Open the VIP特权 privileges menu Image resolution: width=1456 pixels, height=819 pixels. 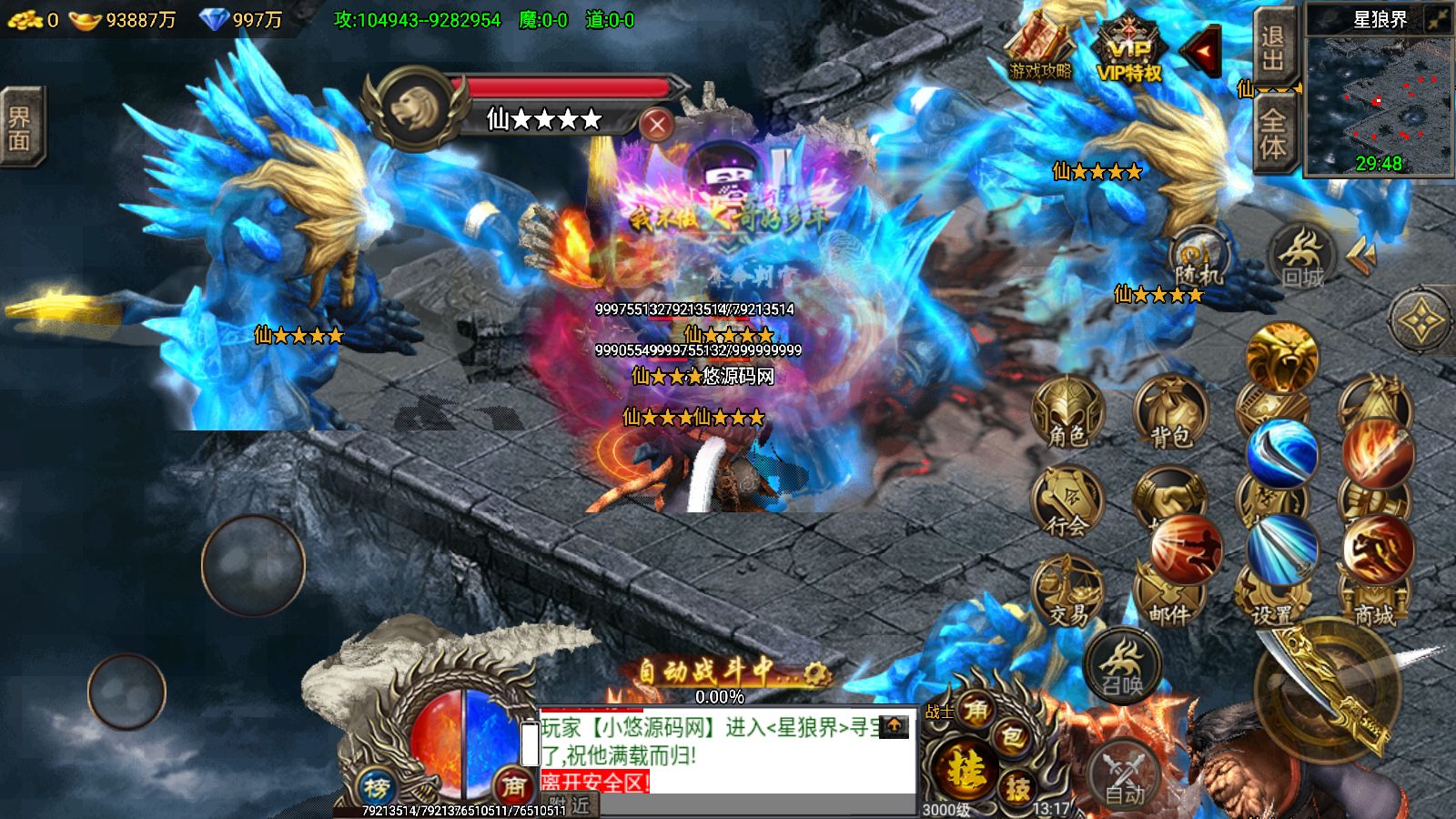pos(1128,55)
